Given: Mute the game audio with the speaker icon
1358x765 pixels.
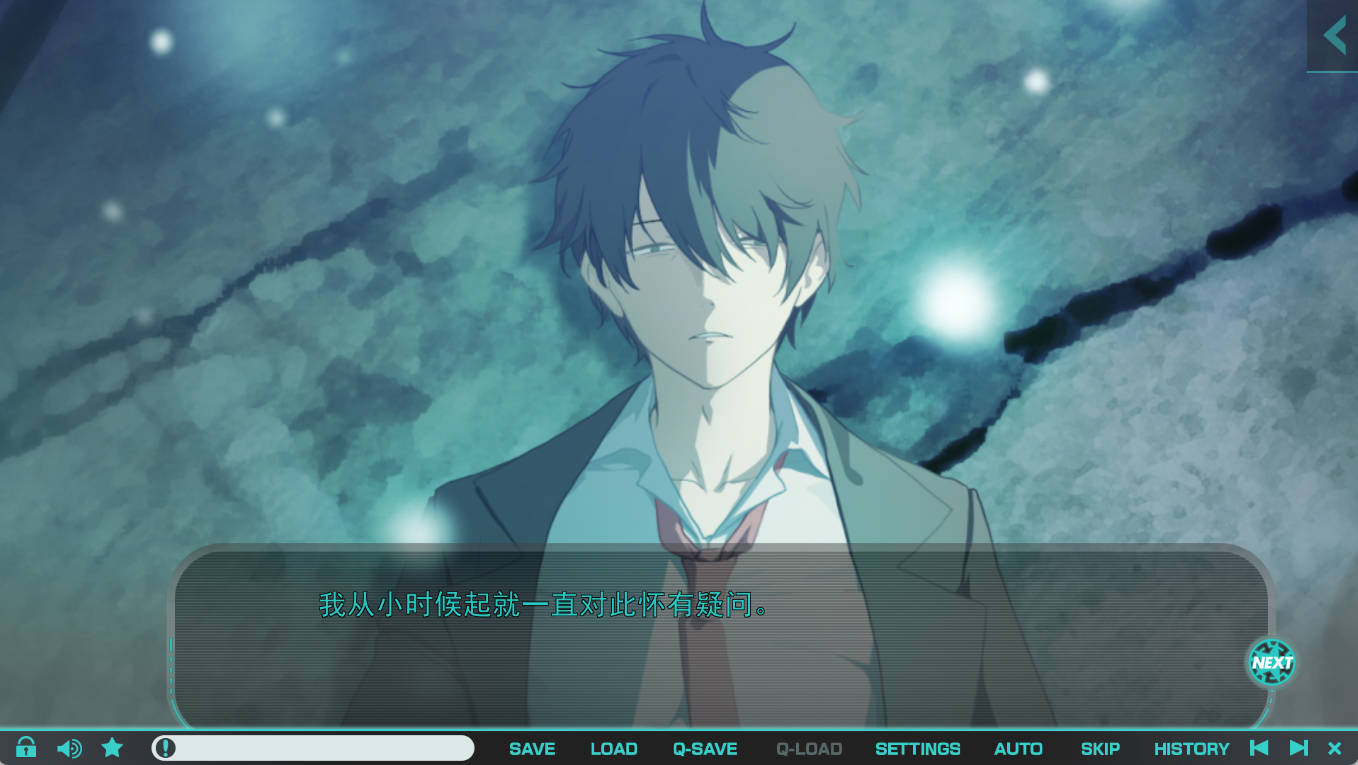Looking at the screenshot, I should coord(68,747).
